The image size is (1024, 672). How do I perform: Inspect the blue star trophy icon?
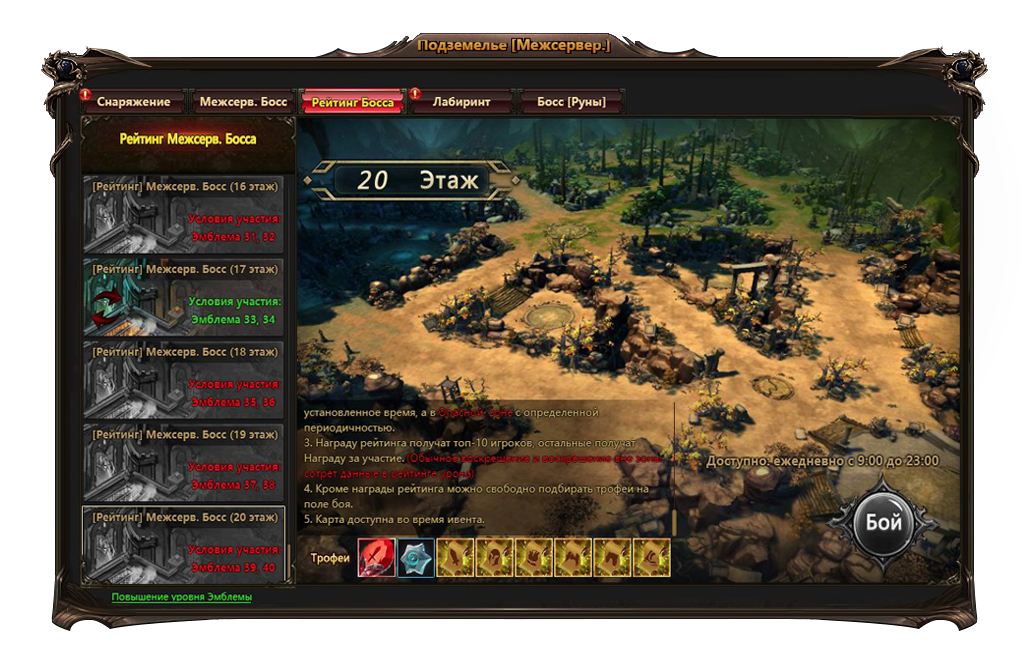415,558
